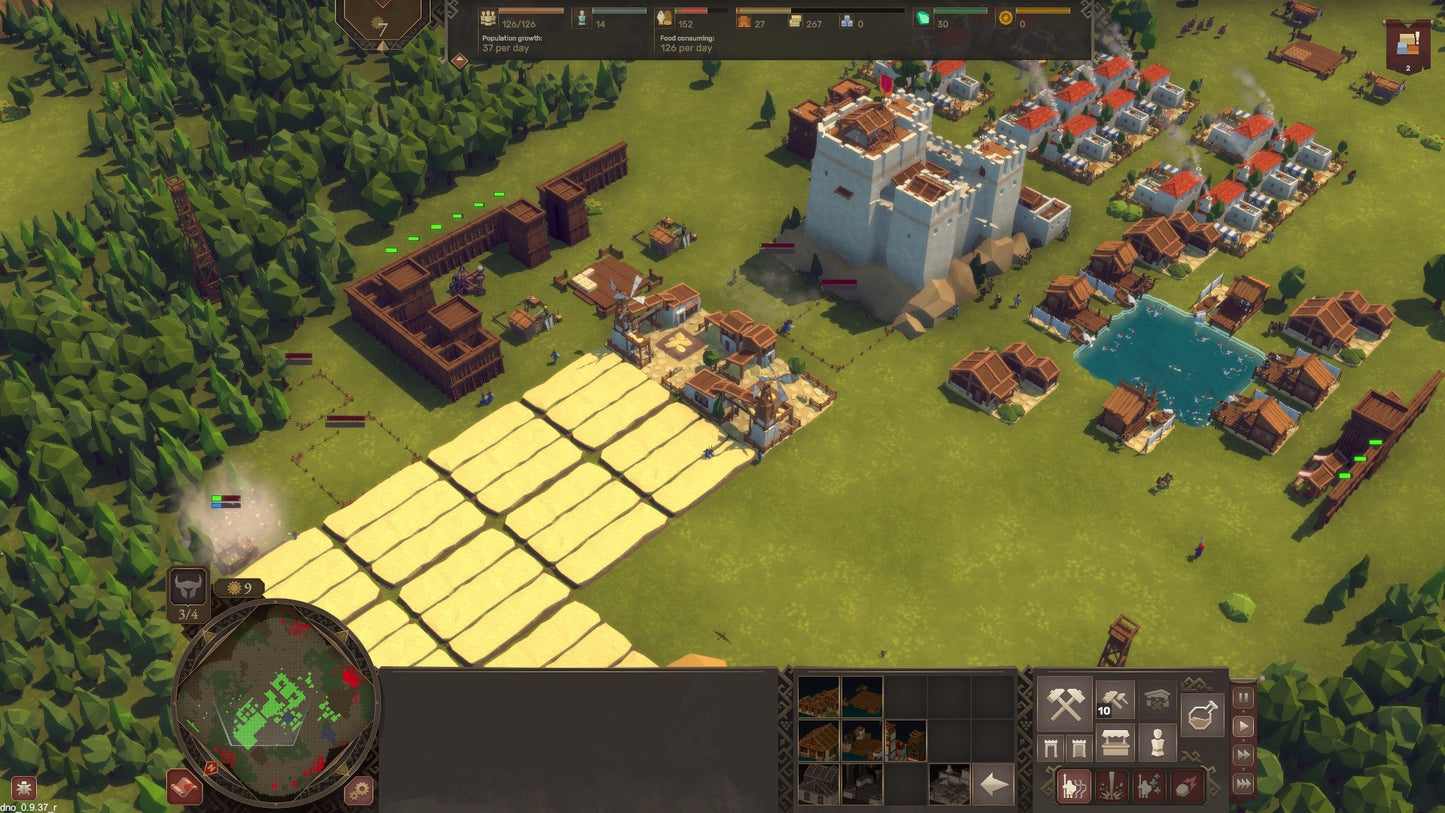
Task: Open the red scroll button
Action: (184, 788)
